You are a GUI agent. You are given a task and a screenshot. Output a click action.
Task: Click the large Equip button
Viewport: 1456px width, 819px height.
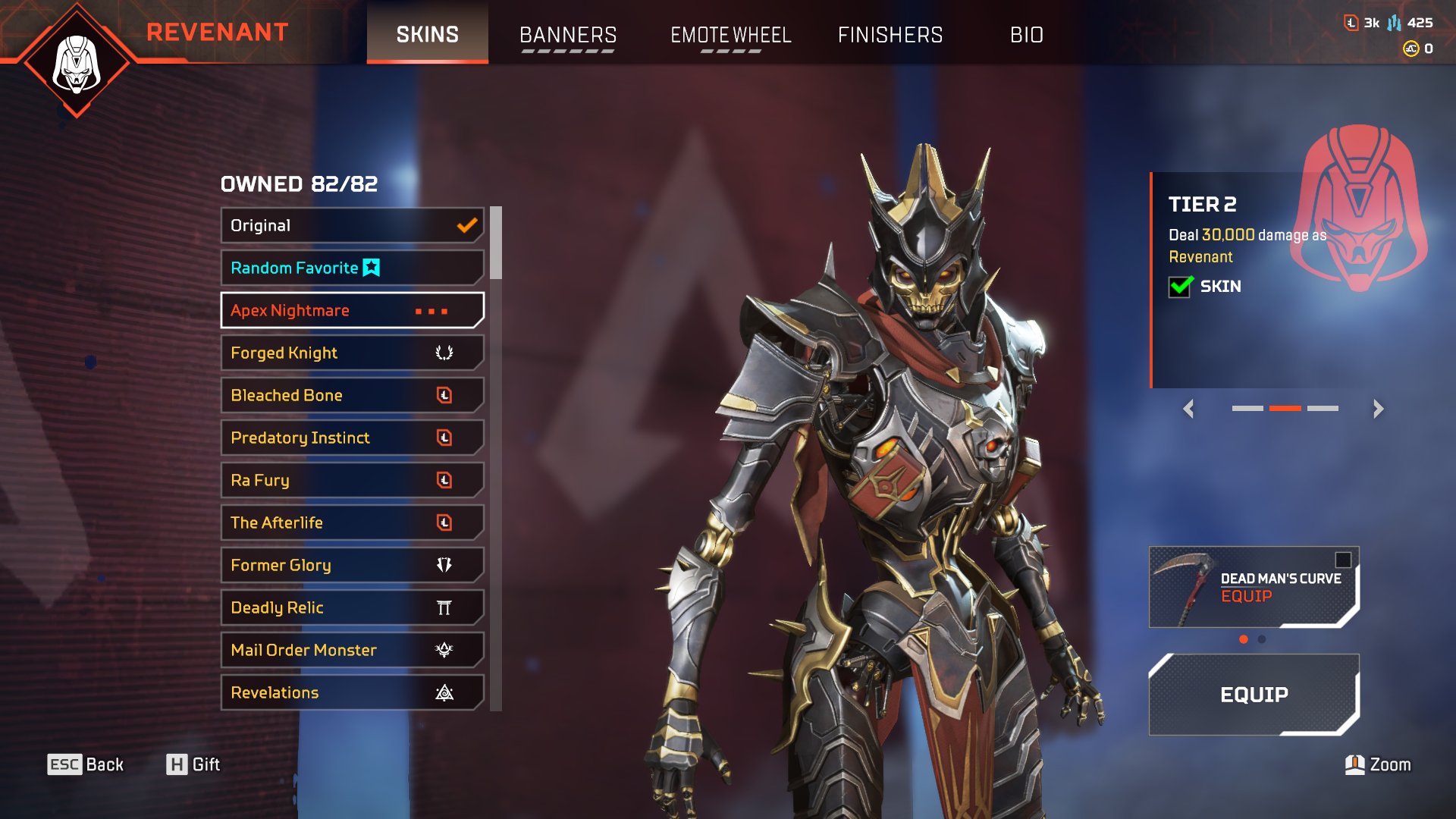(1254, 695)
